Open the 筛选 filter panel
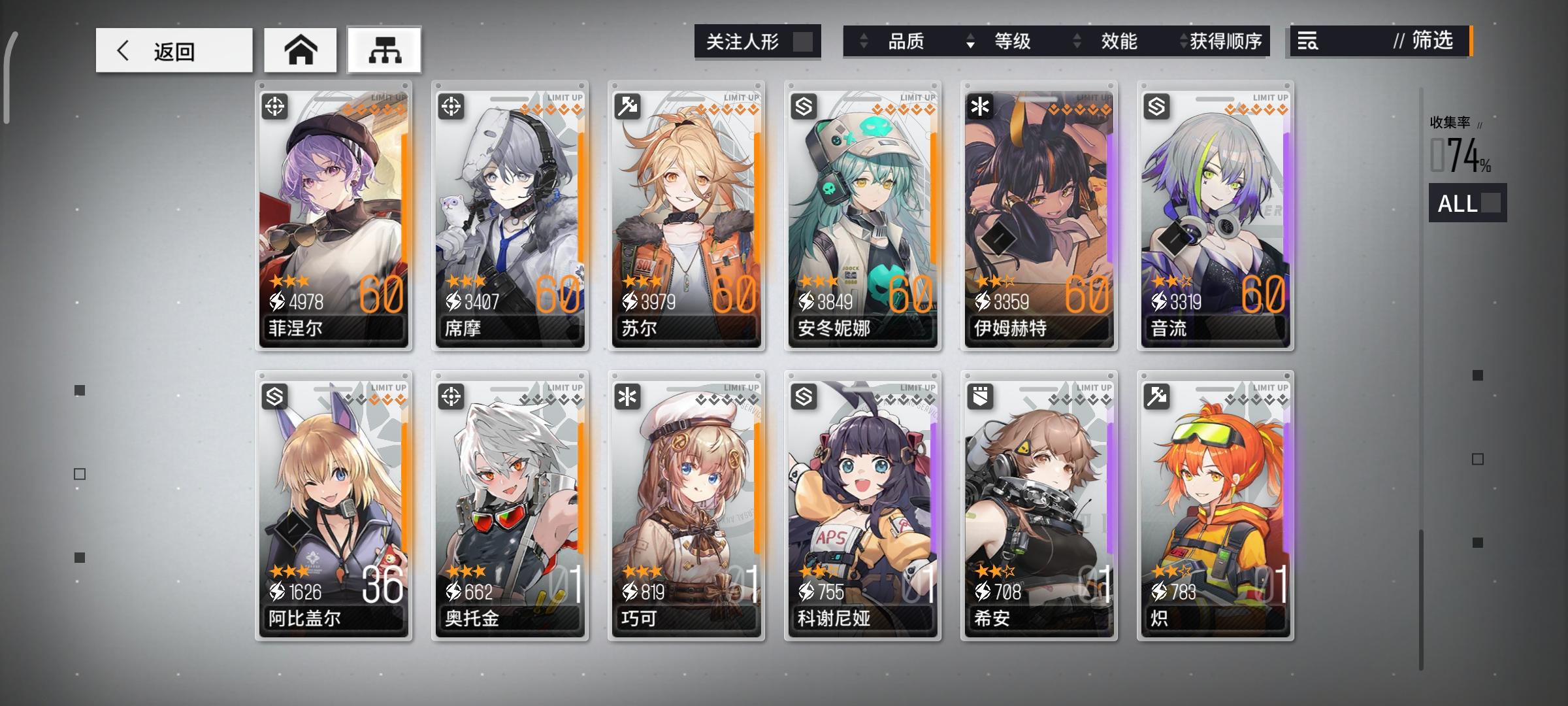The image size is (1568, 706). click(1431, 41)
